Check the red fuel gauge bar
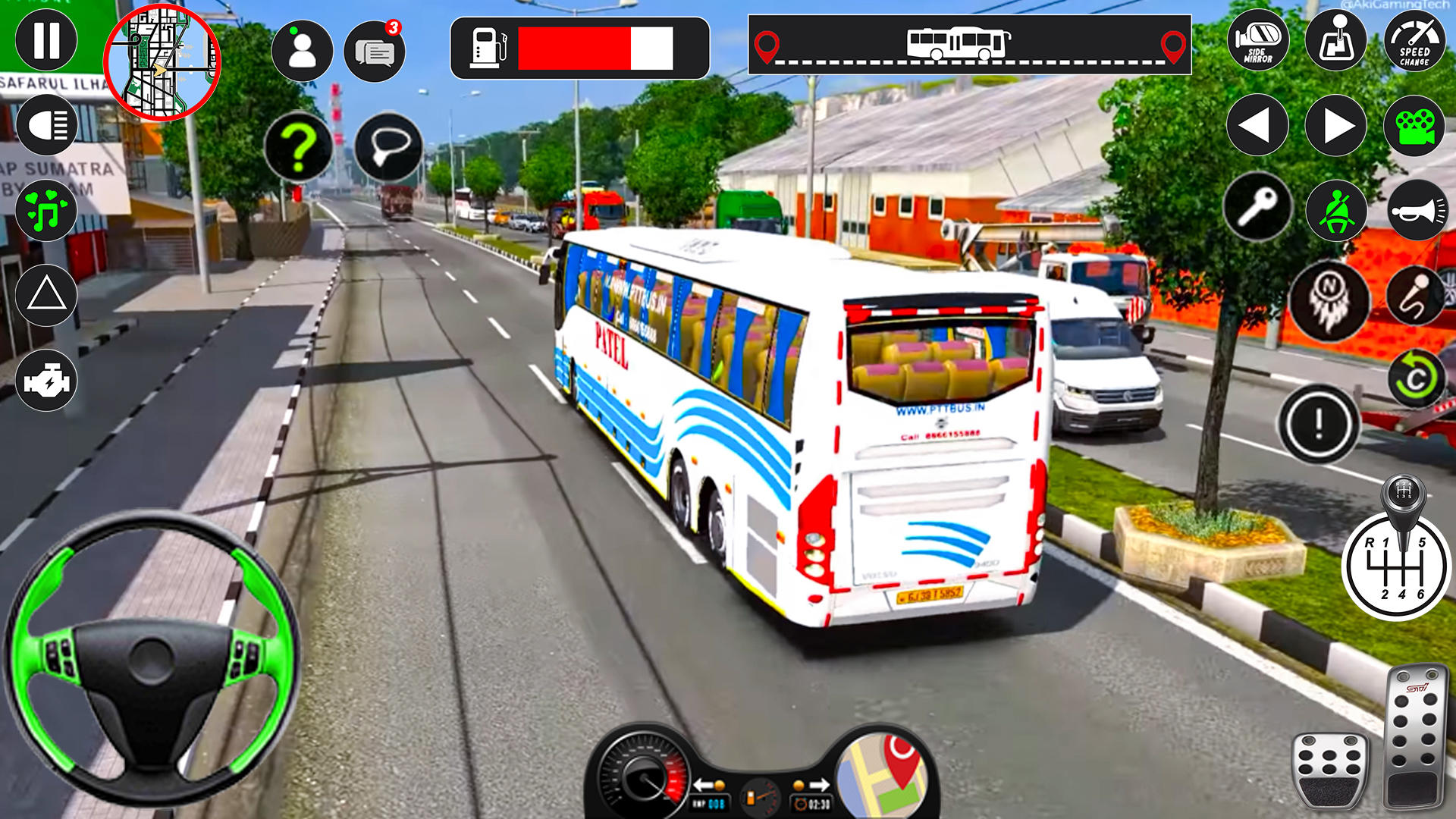Image resolution: width=1456 pixels, height=819 pixels. coord(574,48)
